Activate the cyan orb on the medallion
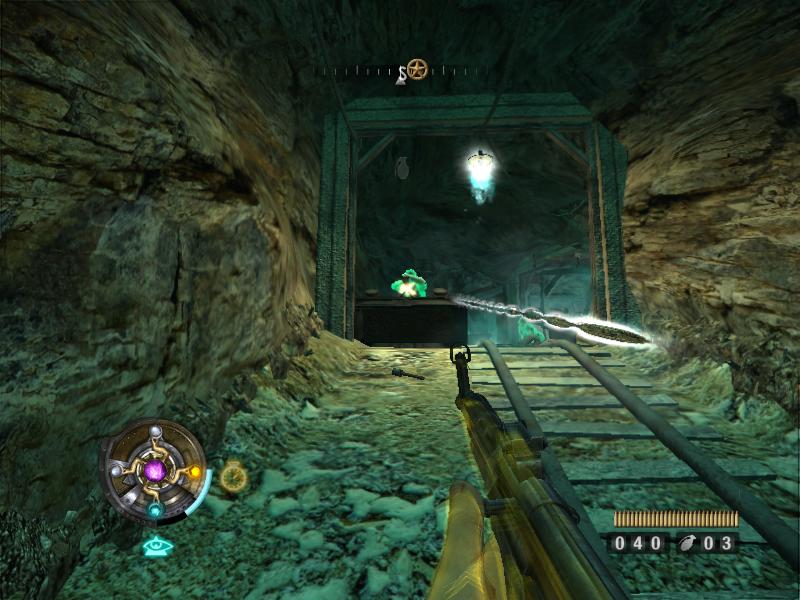Image resolution: width=800 pixels, height=600 pixels. (x=156, y=509)
